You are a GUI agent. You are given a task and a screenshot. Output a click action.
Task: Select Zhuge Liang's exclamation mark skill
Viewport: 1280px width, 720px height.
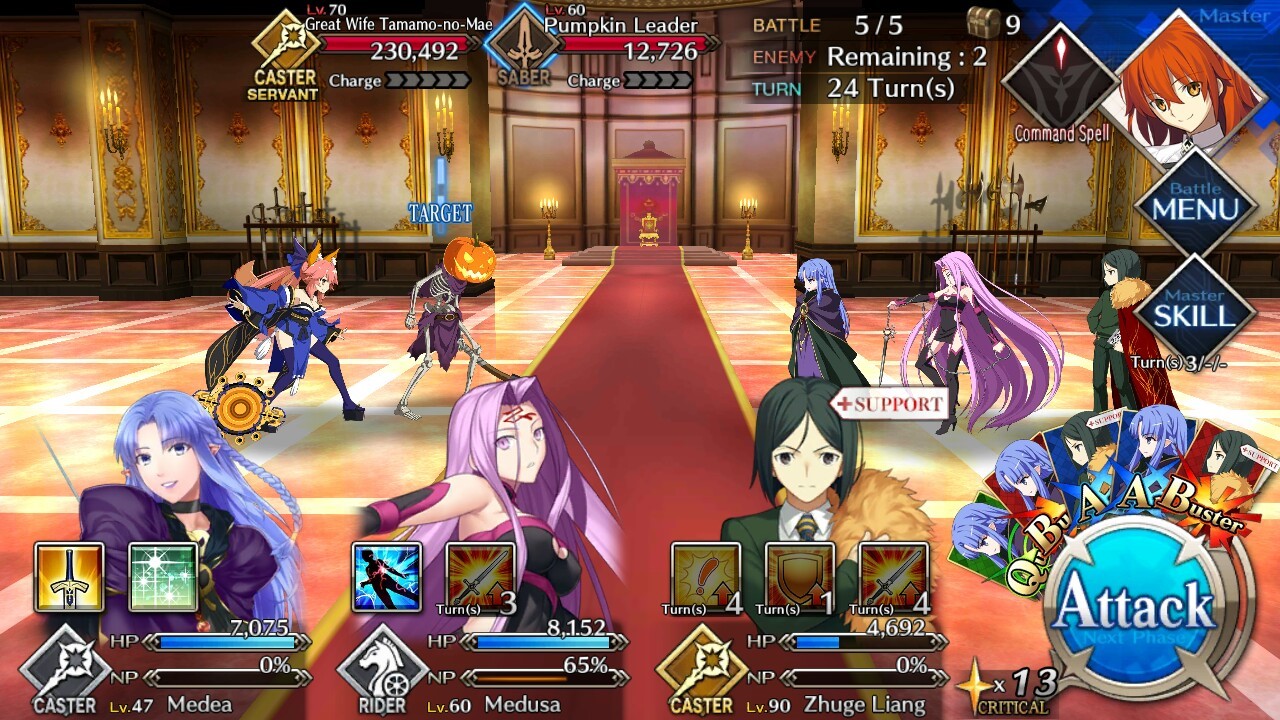(705, 577)
